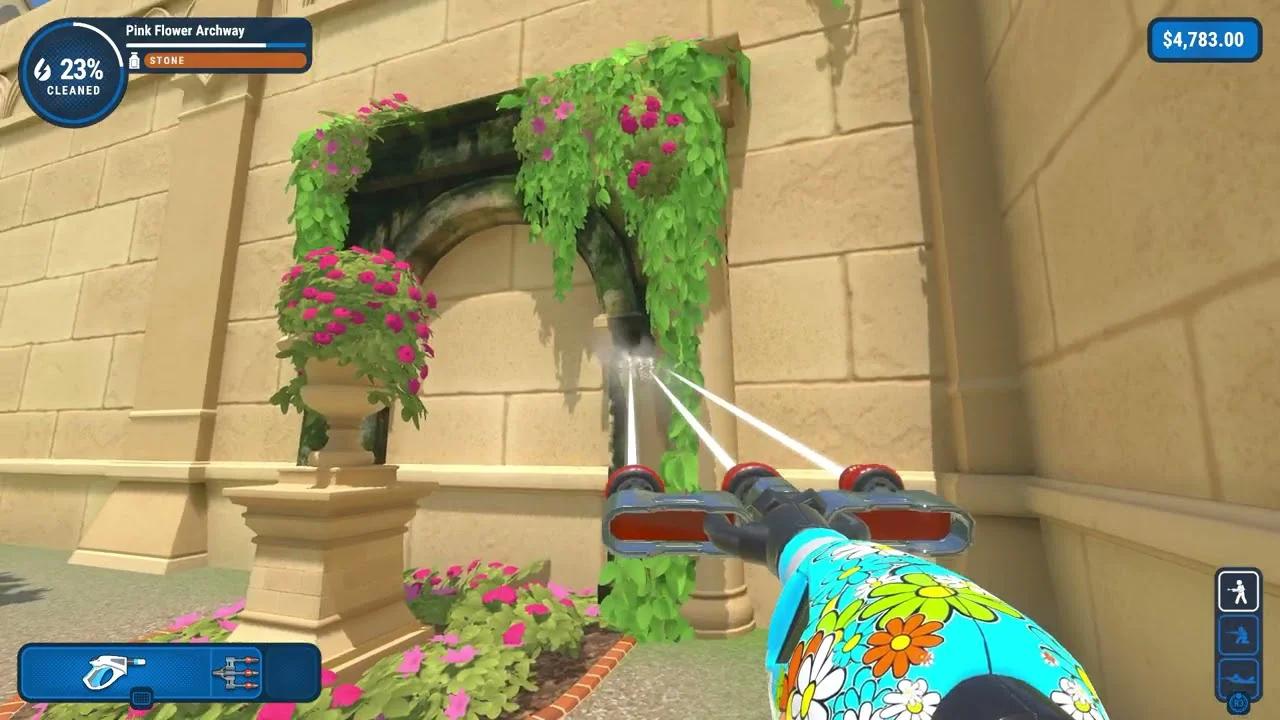Activate the prone stance icon

coord(1238,677)
